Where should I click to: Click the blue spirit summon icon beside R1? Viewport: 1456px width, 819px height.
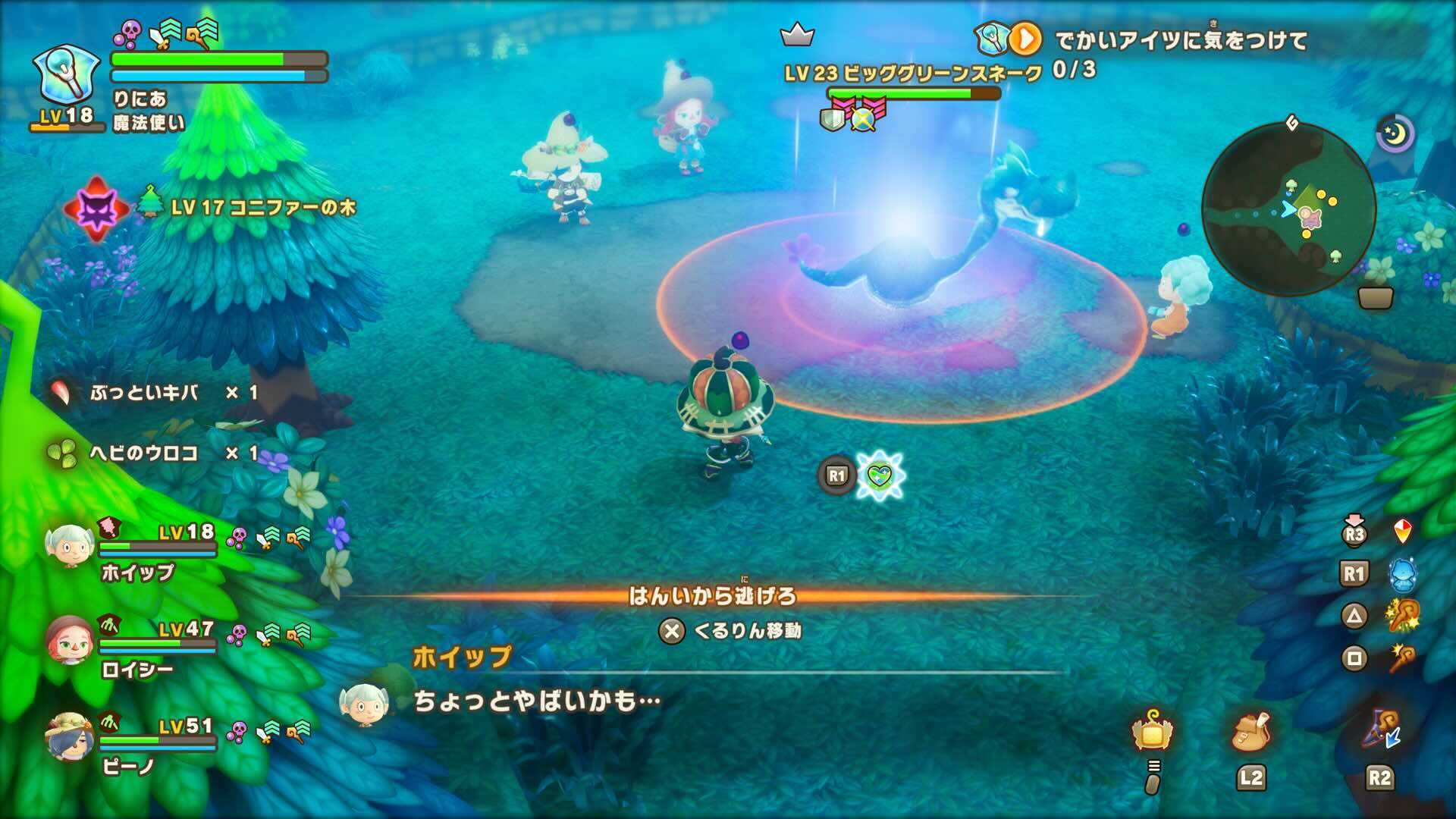1404,574
